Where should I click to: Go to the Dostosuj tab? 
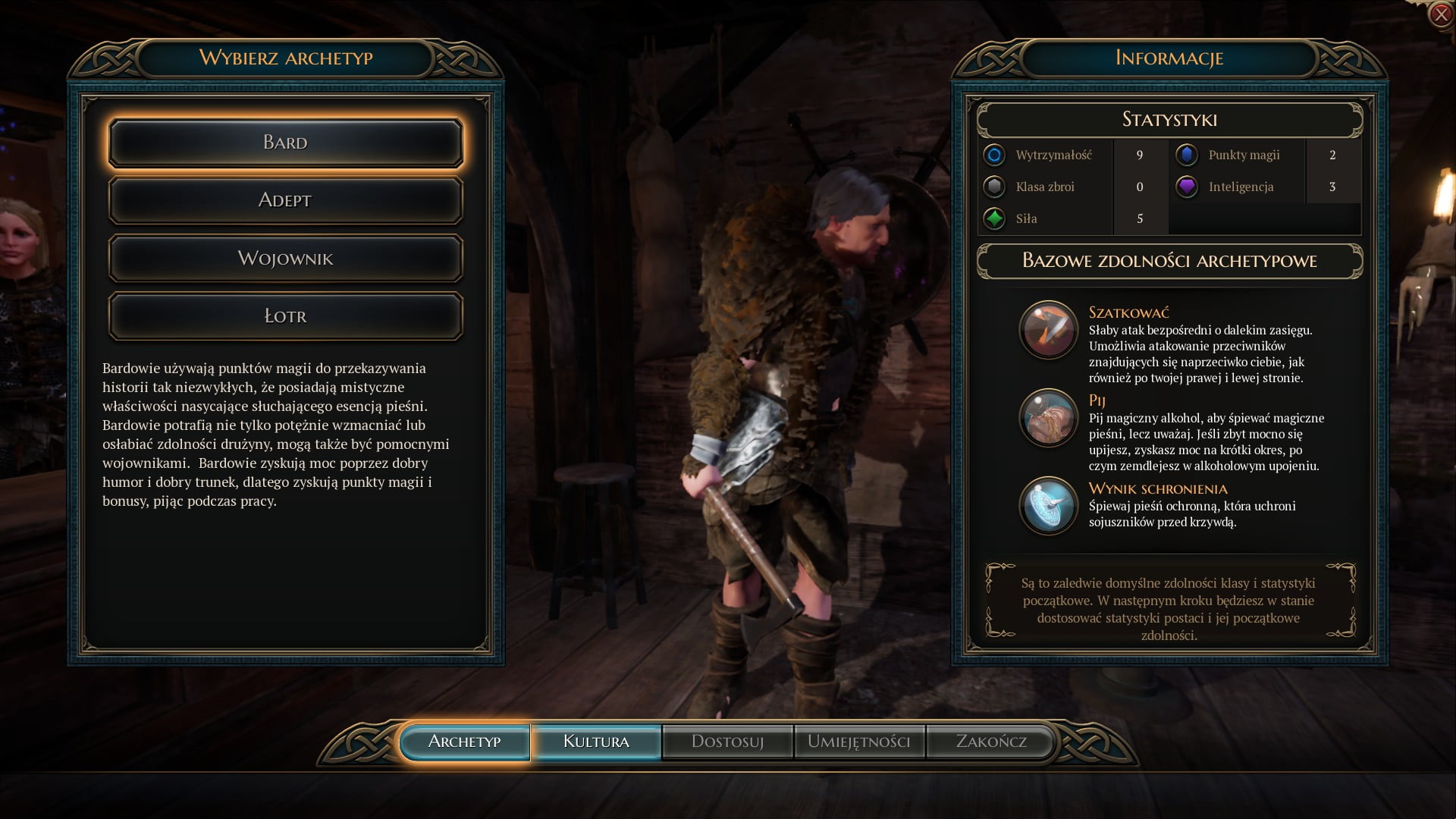point(727,742)
